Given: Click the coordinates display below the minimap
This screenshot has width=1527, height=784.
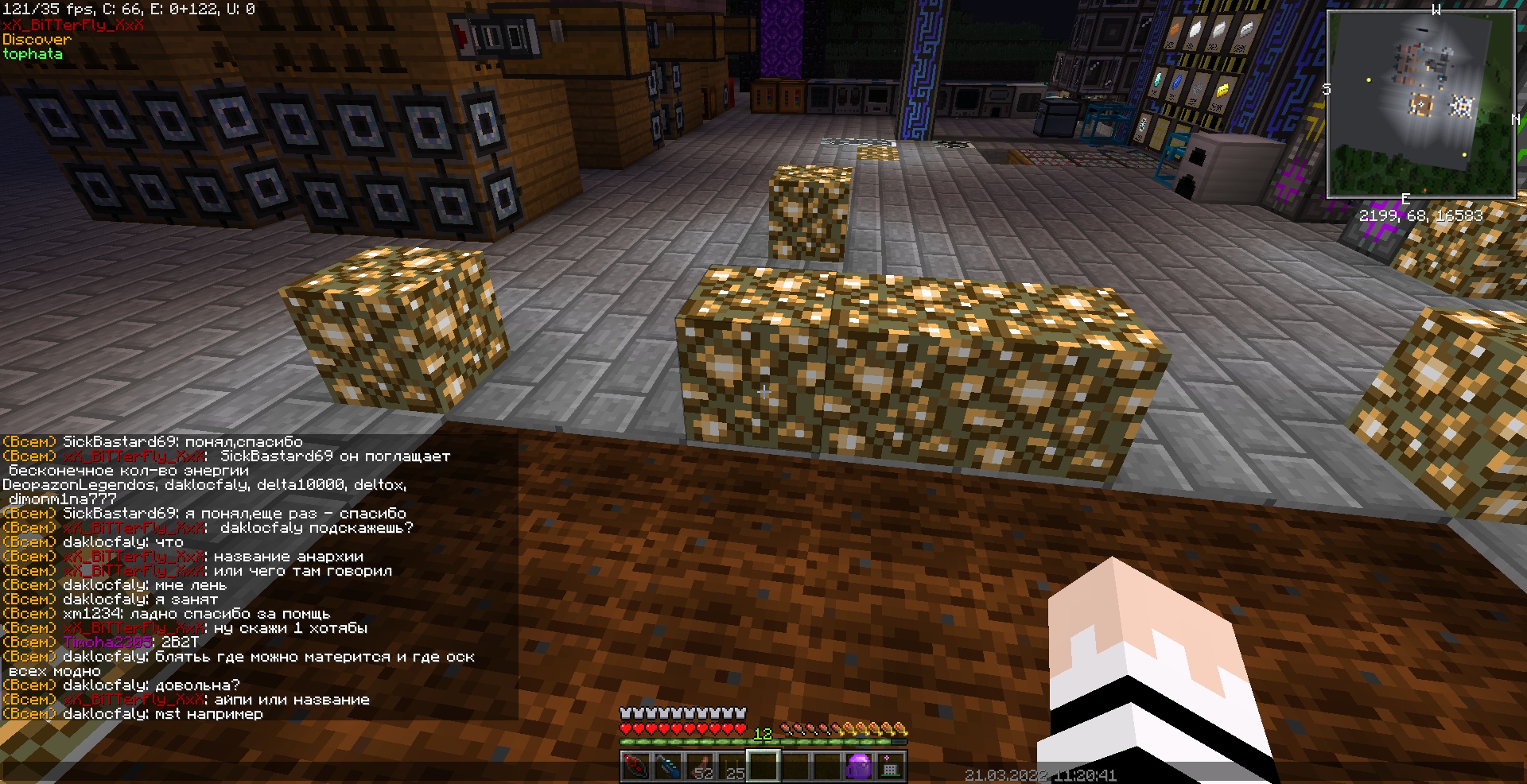Looking at the screenshot, I should tap(1422, 215).
